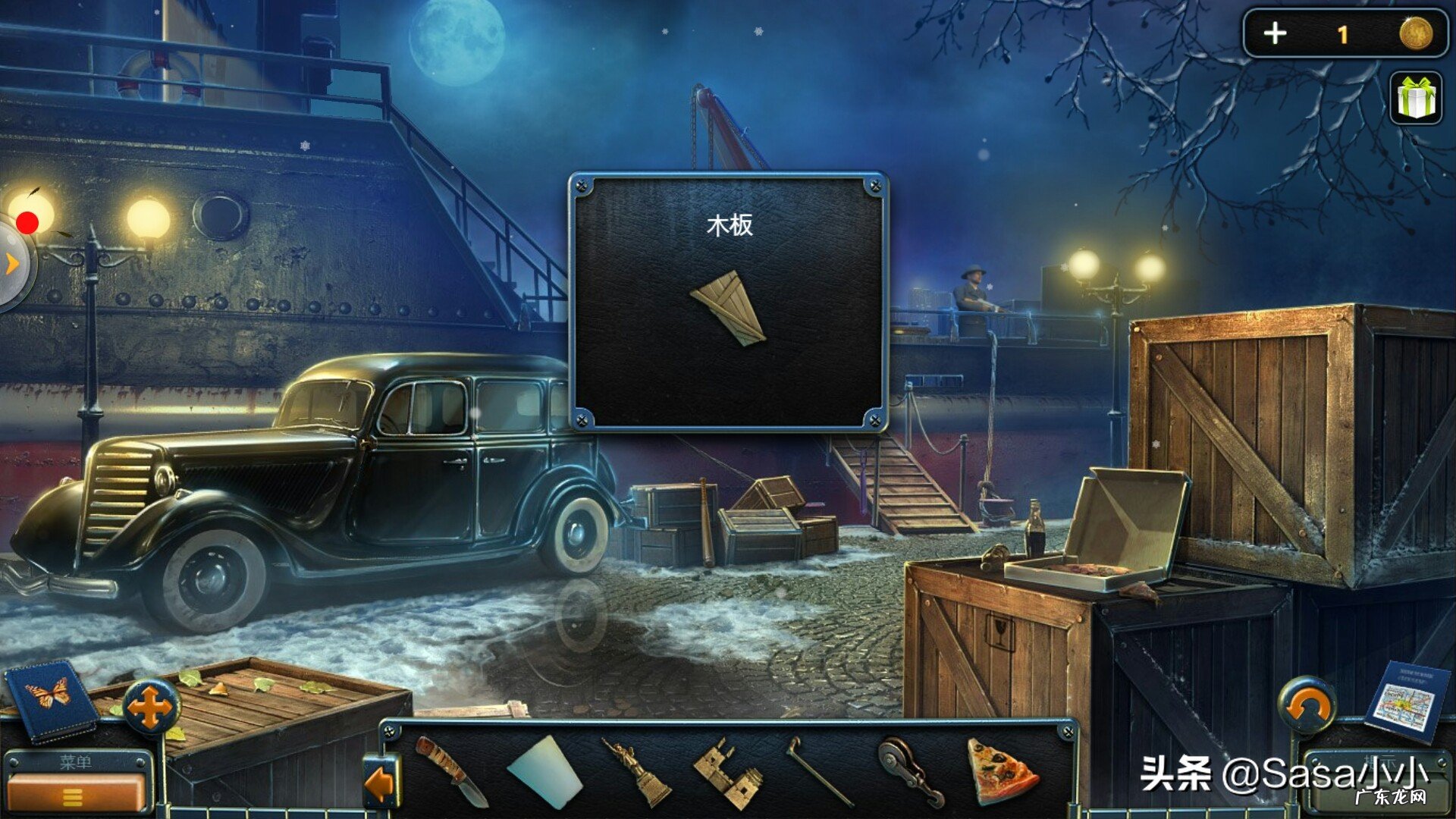The width and height of the screenshot is (1456, 819).
Task: Open the green gift box reward
Action: [x=1416, y=98]
